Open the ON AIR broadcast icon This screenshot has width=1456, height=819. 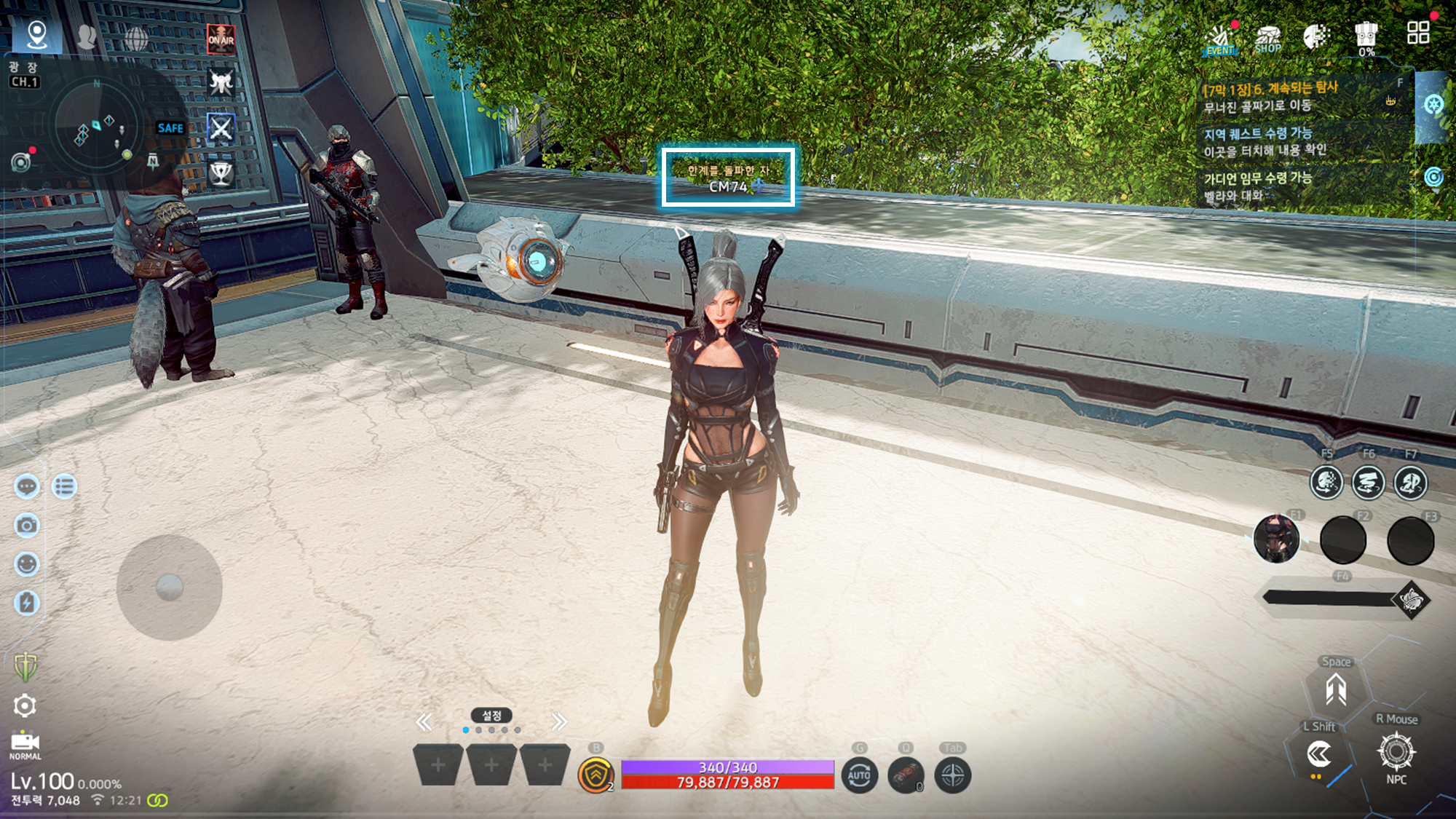click(221, 39)
